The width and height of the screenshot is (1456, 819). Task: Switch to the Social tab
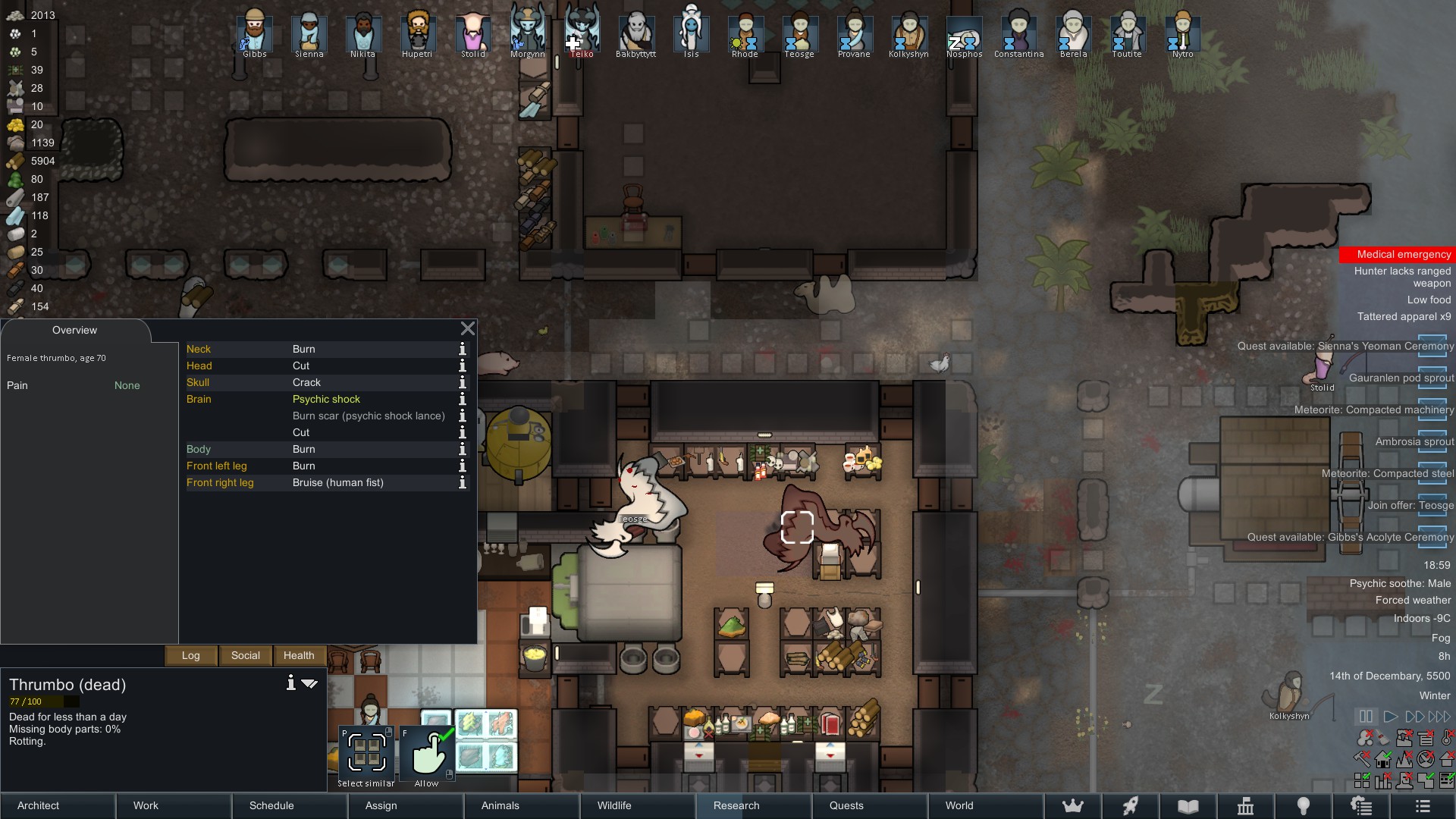click(x=244, y=655)
